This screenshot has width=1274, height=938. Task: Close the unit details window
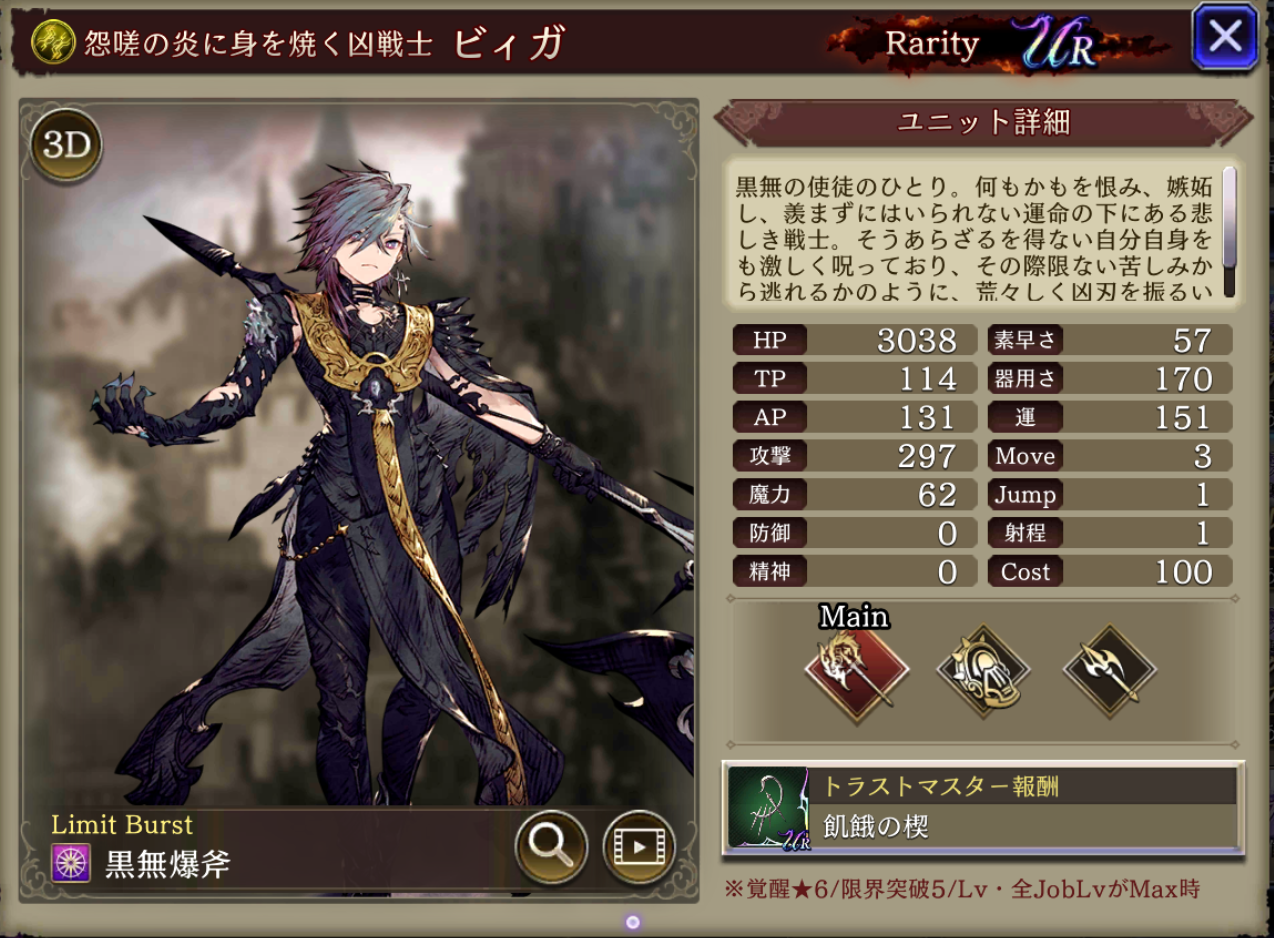click(x=1225, y=38)
